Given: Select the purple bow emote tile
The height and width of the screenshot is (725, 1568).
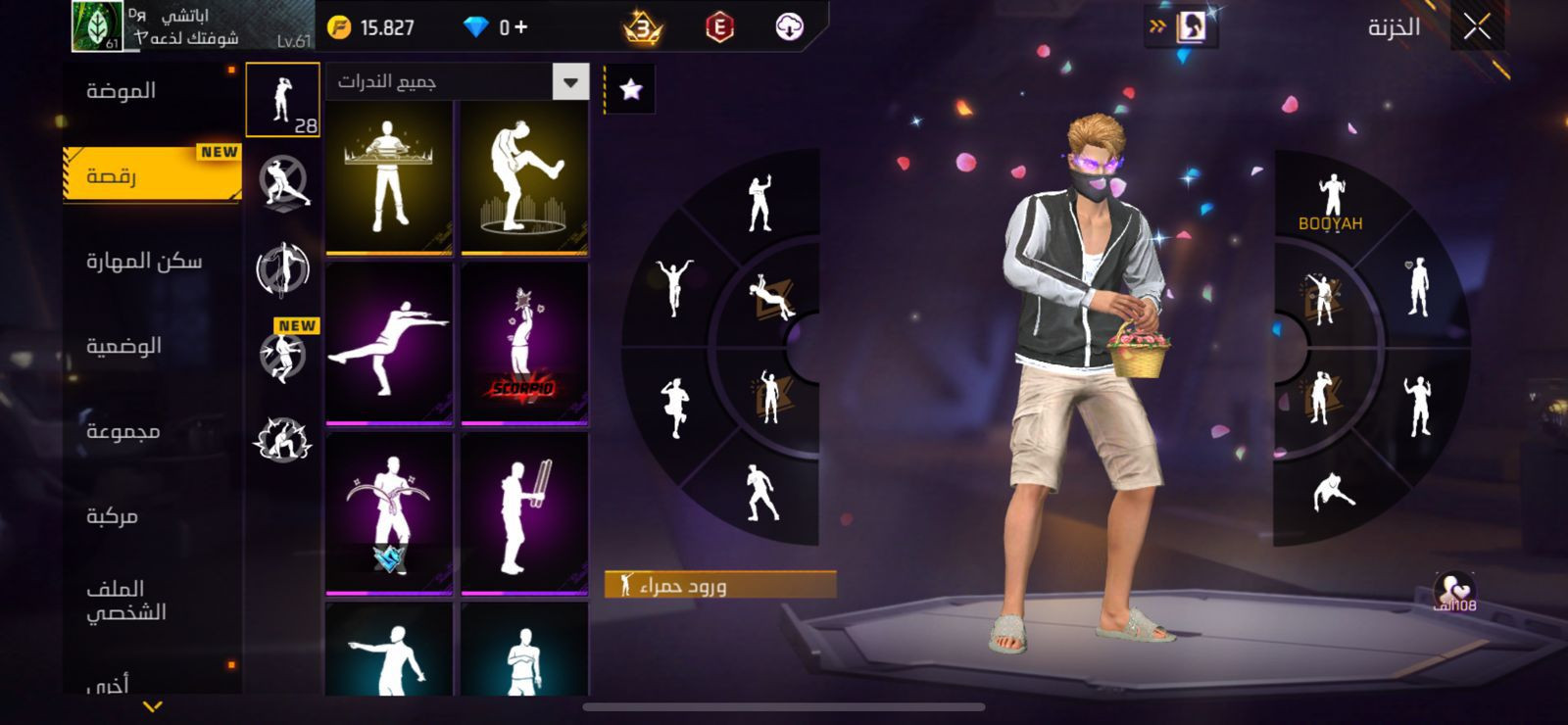Looking at the screenshot, I should [389, 514].
